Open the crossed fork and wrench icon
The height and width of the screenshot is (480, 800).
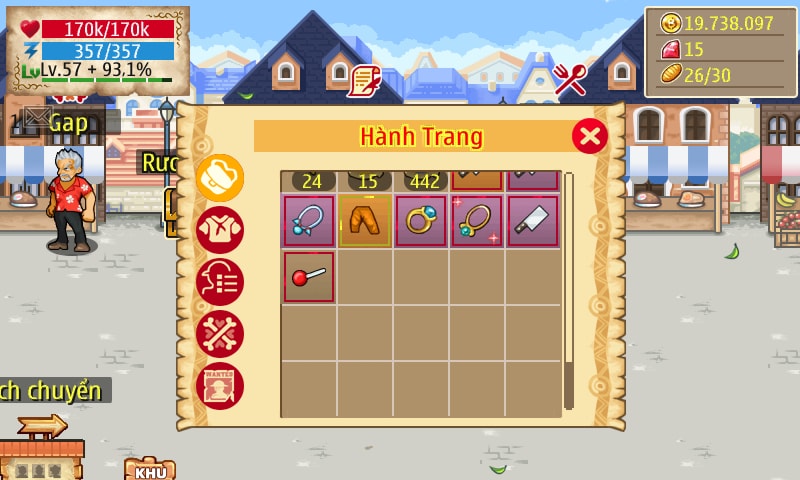tap(570, 80)
